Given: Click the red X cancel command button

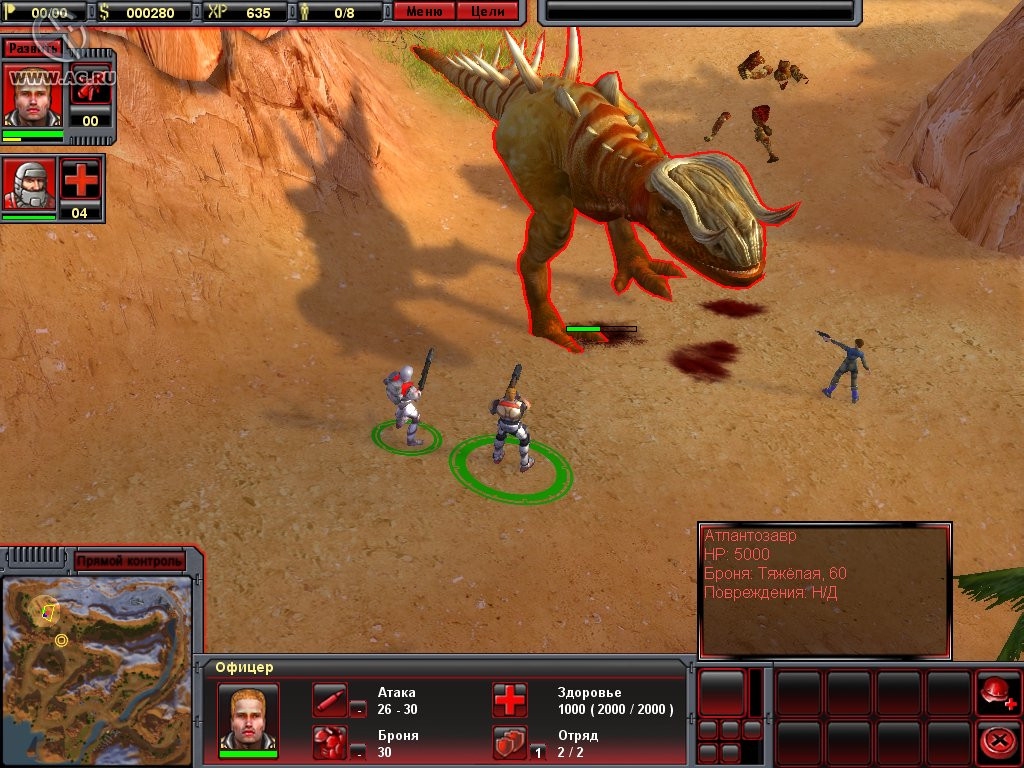Looking at the screenshot, I should tap(995, 741).
